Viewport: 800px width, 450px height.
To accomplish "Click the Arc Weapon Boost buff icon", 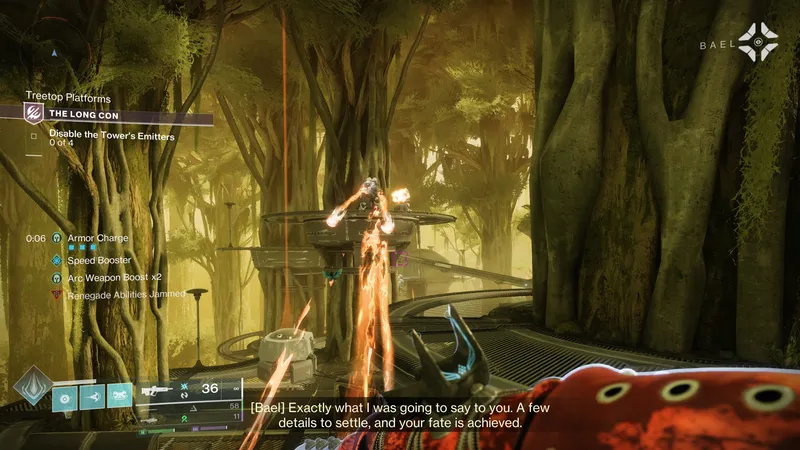I will (x=56, y=277).
